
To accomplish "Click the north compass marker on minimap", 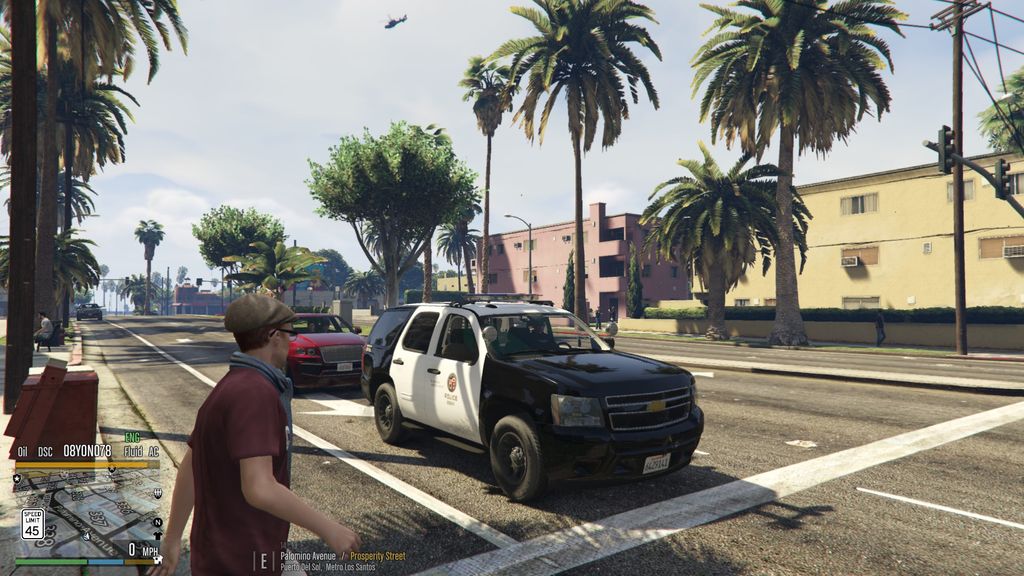I will (157, 522).
